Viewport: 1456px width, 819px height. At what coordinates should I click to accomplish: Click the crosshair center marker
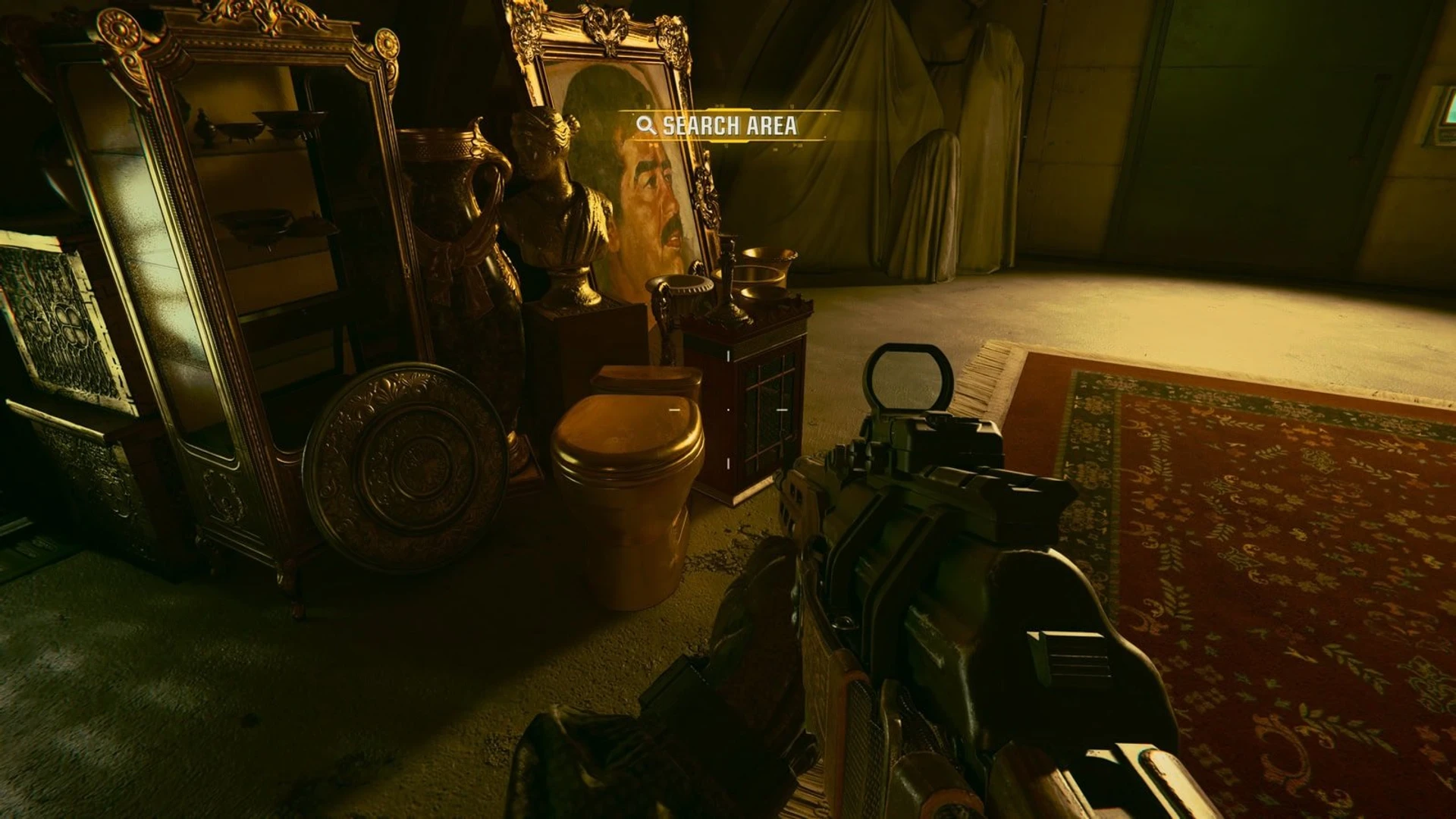pos(726,409)
